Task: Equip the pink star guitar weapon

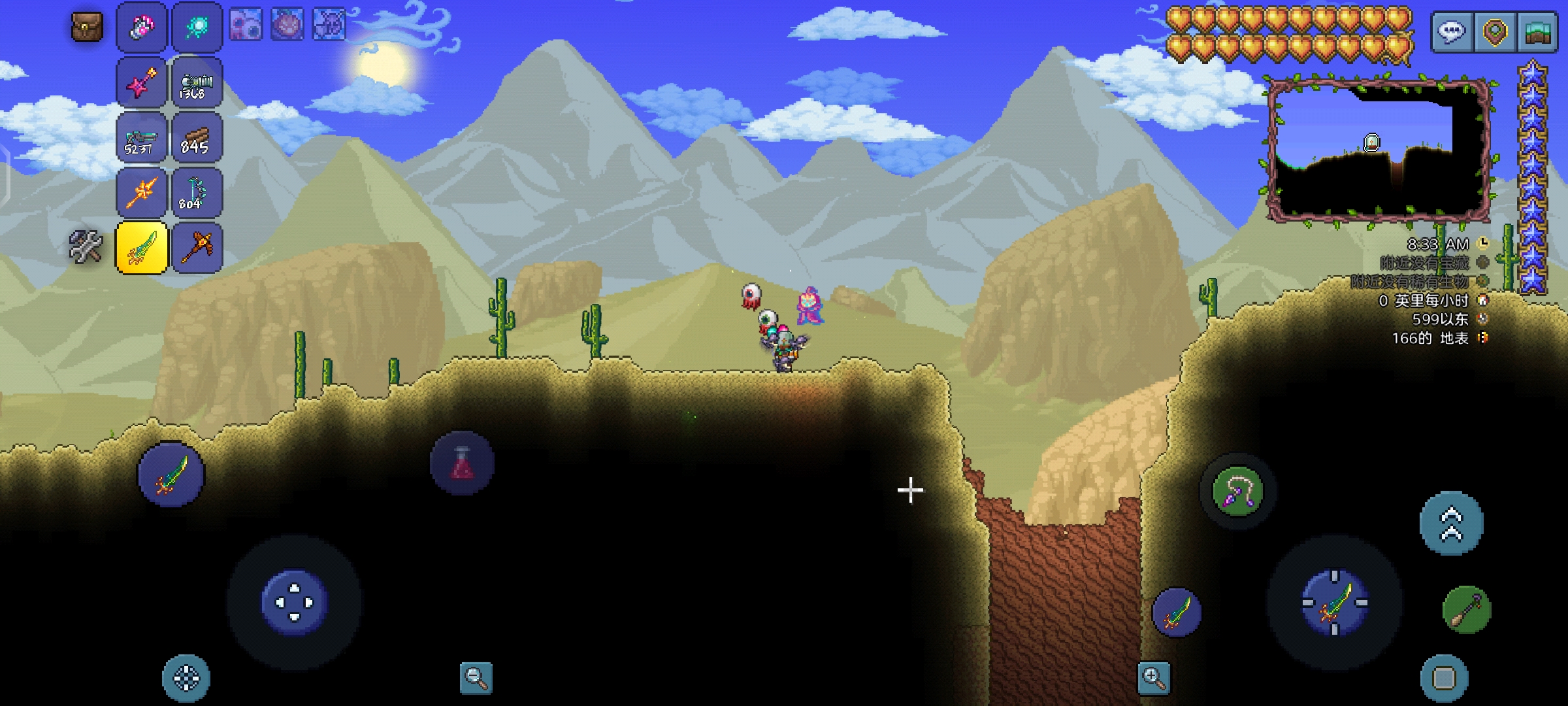Action: tap(142, 83)
